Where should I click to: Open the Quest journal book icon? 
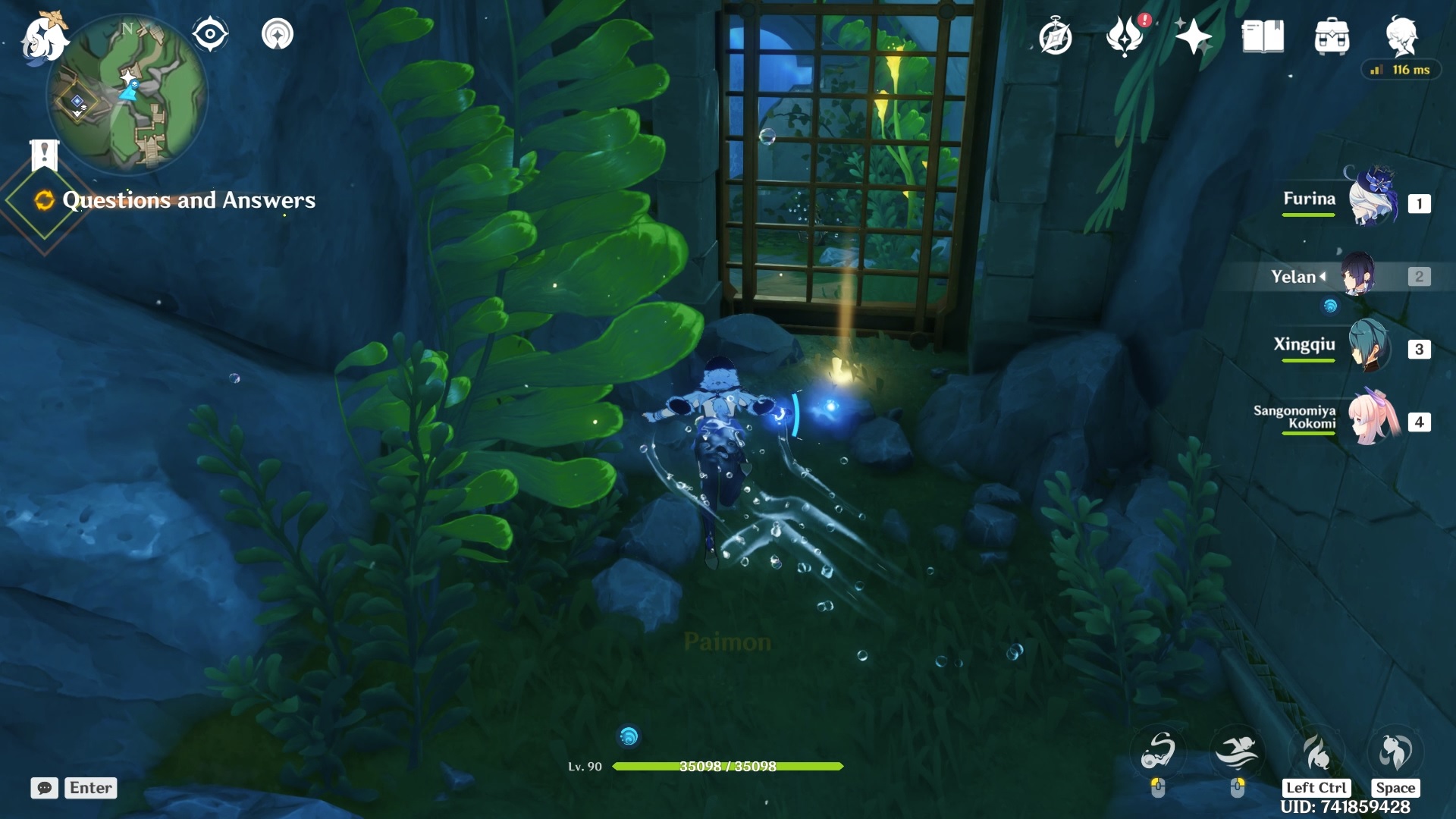(x=1262, y=34)
